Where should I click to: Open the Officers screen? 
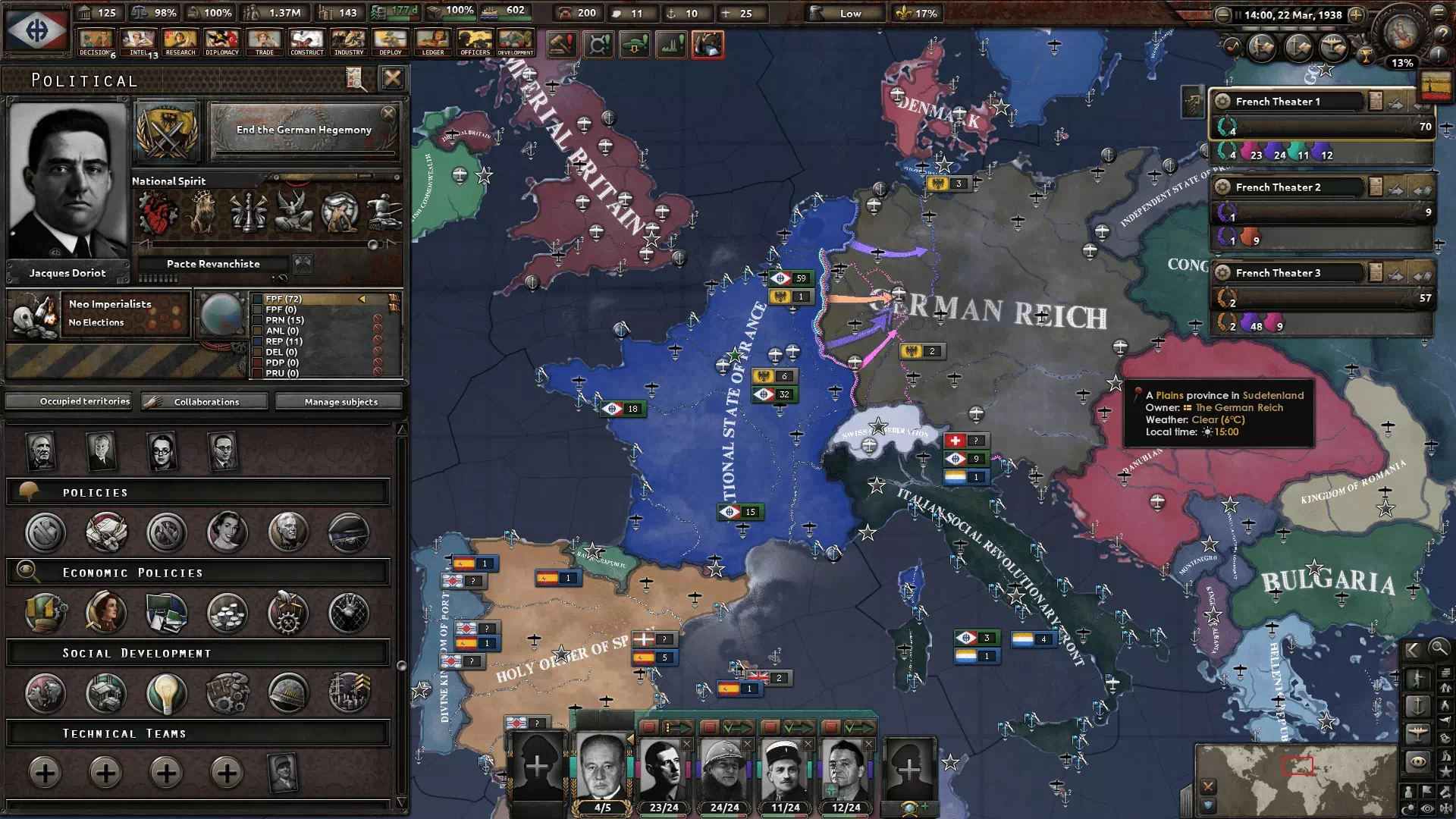click(475, 42)
